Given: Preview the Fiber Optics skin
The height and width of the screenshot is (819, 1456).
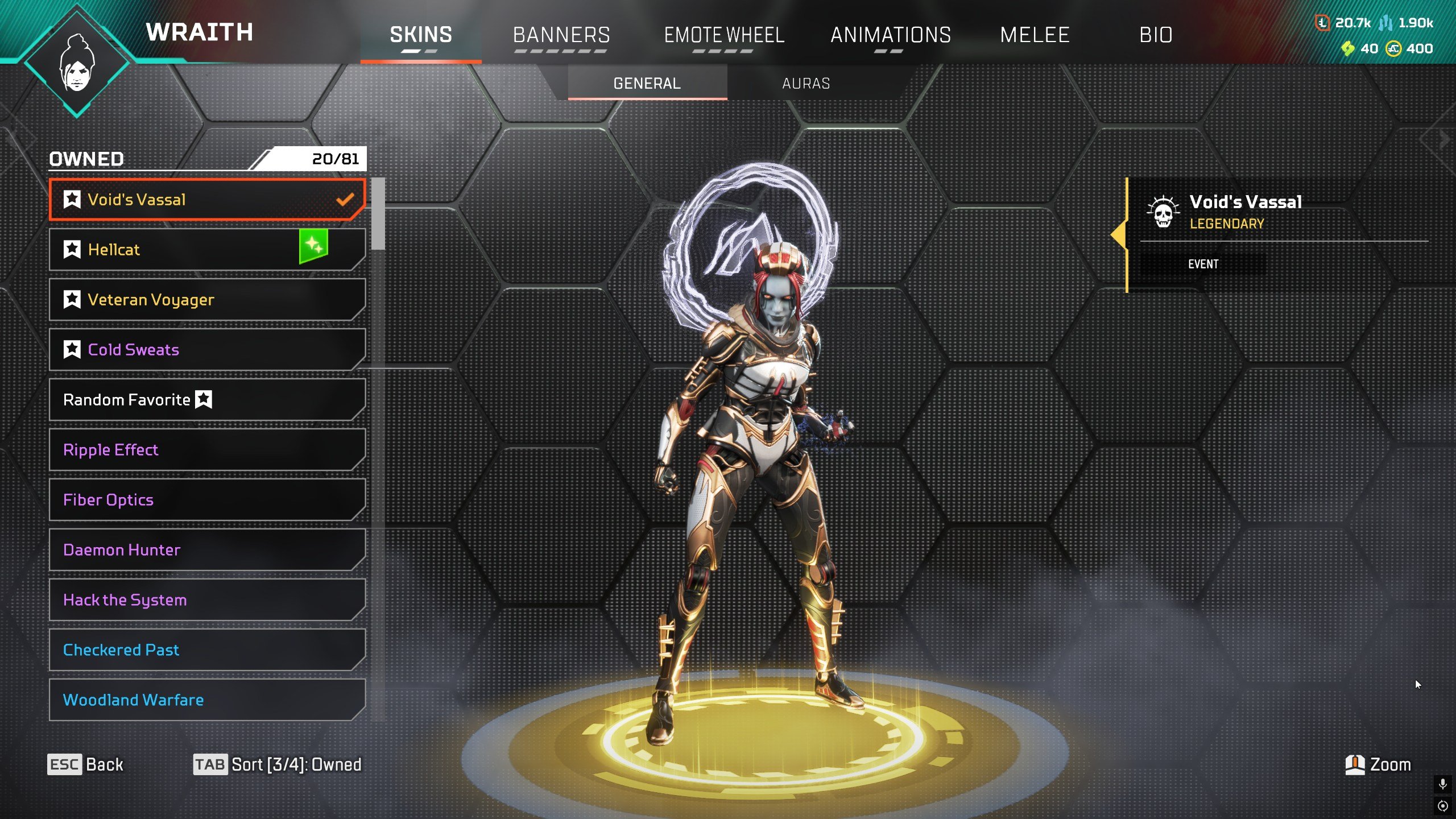Looking at the screenshot, I should (x=207, y=500).
